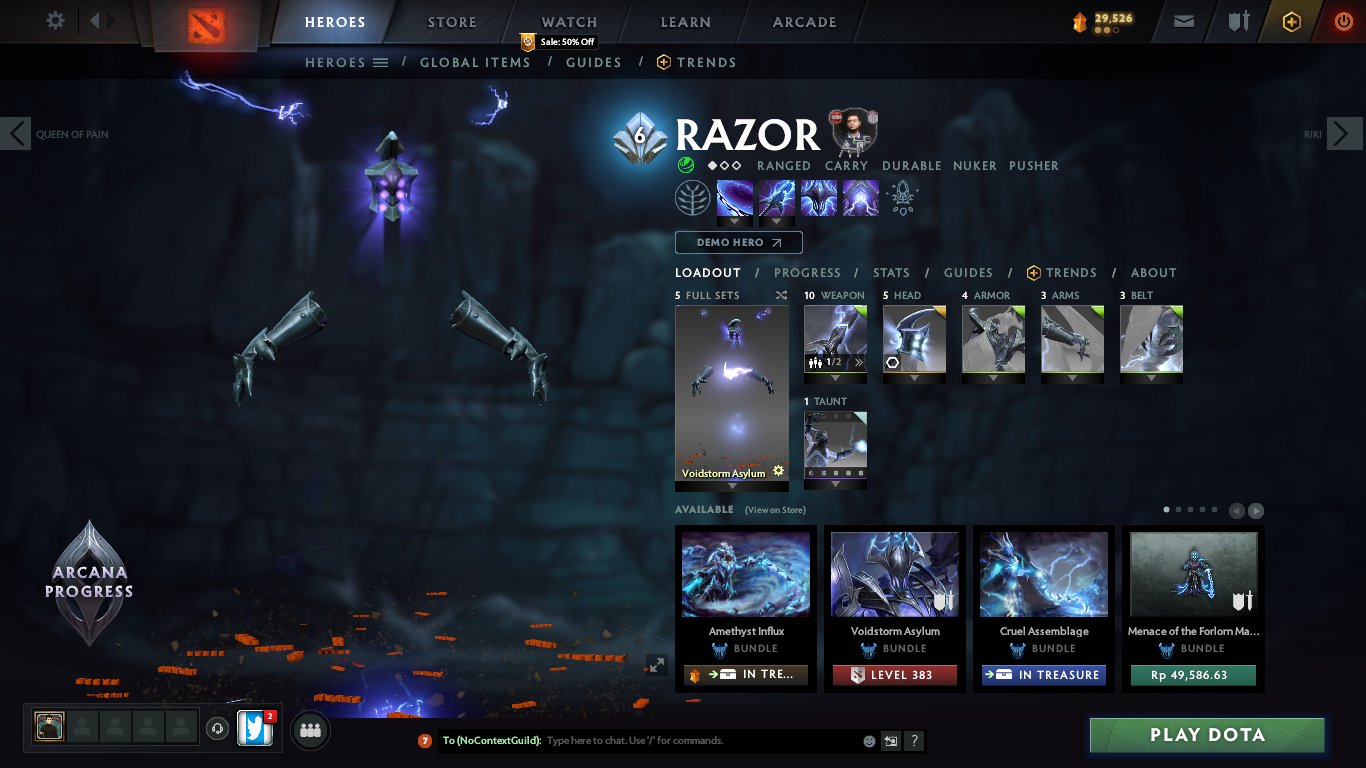Screen dimensions: 1366x768
Task: Open the talent tree for Razor
Action: 694,197
